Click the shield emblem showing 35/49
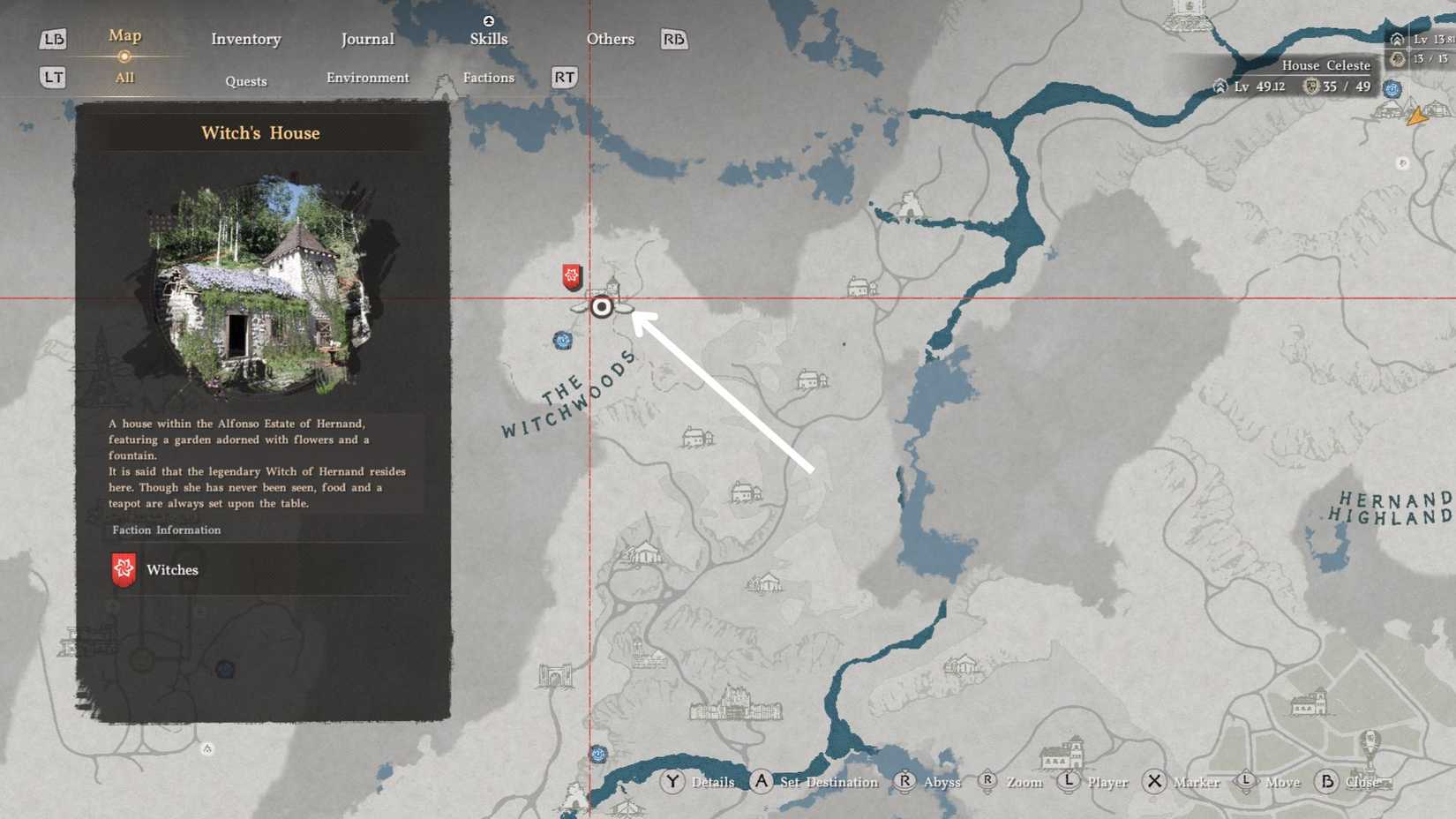The width and height of the screenshot is (1456, 819). tap(1311, 86)
